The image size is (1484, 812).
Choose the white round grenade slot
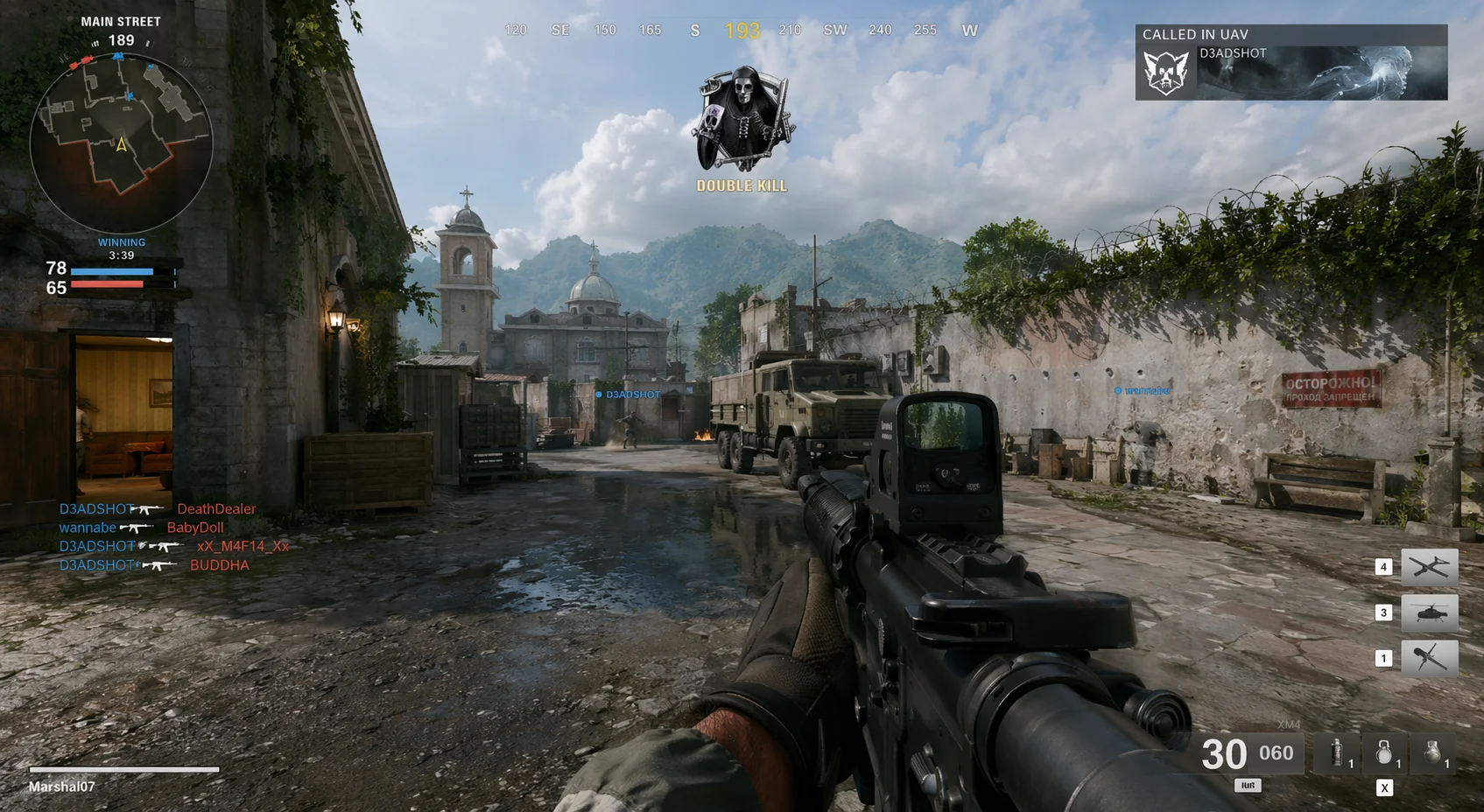[x=1384, y=752]
